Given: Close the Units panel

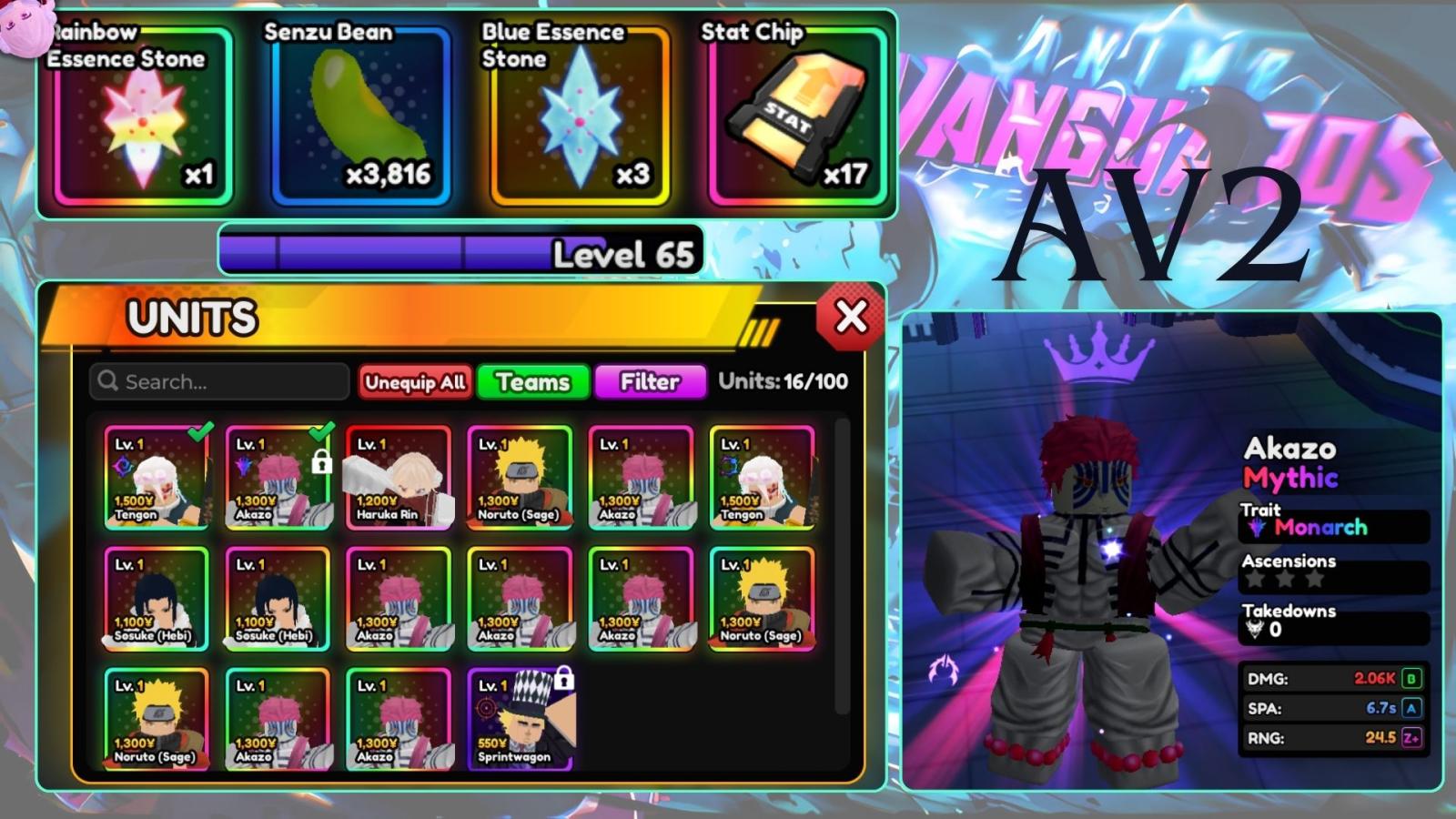Looking at the screenshot, I should 851,317.
